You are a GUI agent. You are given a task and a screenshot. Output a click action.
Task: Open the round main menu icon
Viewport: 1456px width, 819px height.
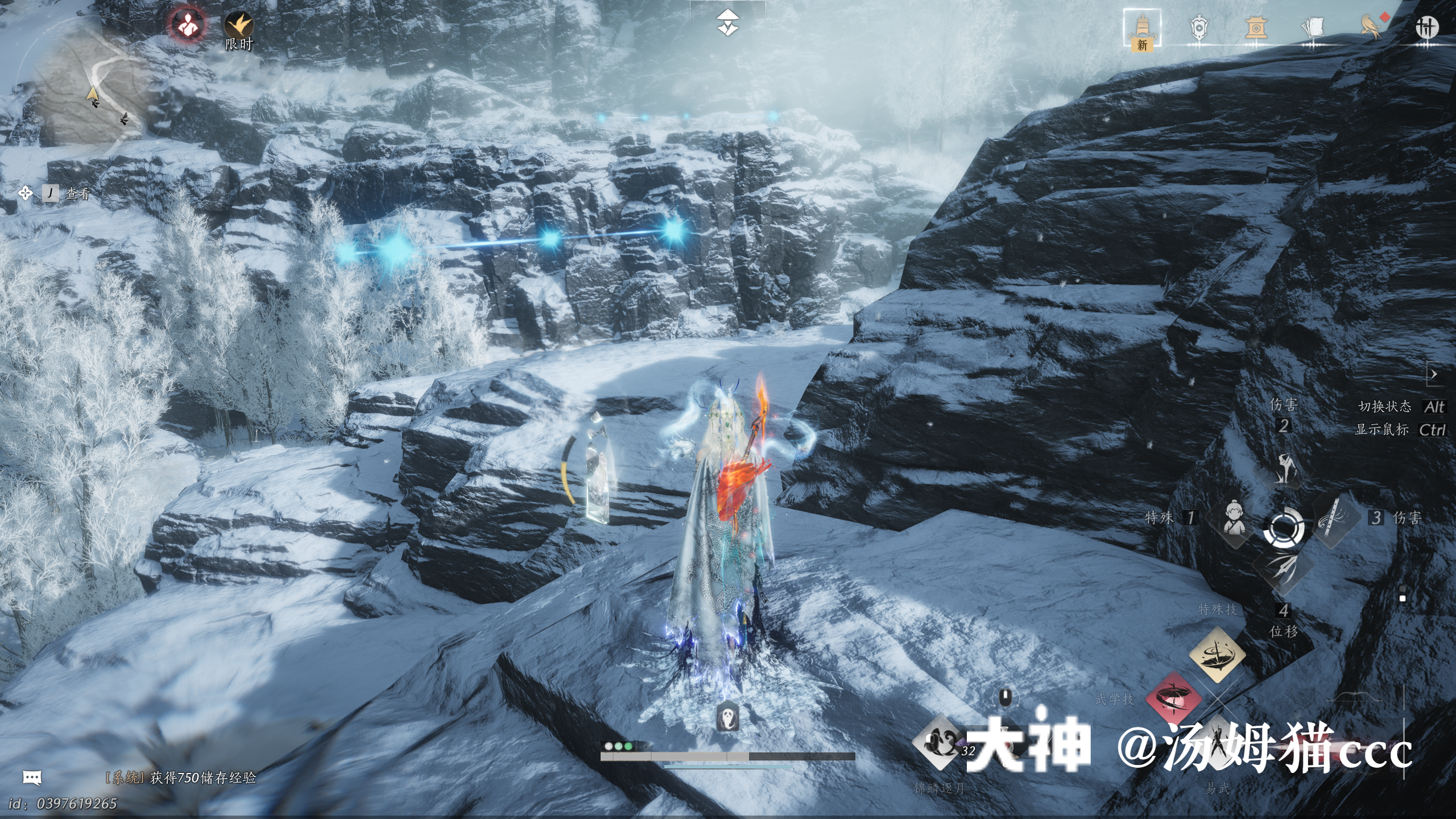click(x=1426, y=27)
